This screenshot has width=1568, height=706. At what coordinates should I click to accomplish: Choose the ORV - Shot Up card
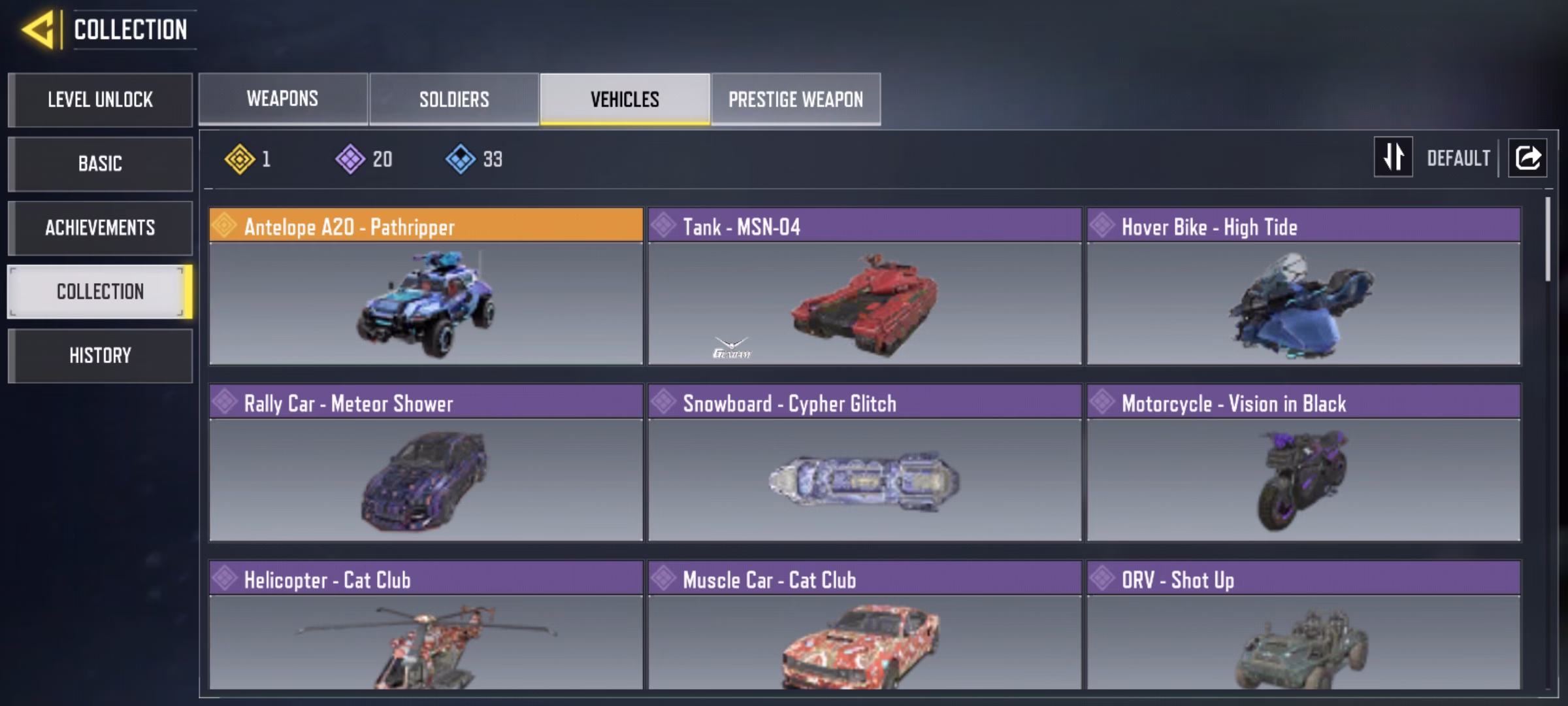(x=1303, y=625)
